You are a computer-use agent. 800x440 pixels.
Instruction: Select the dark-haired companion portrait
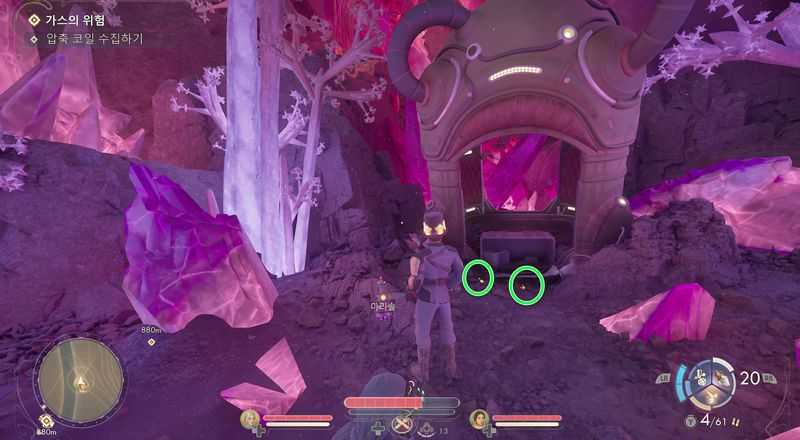479,419
